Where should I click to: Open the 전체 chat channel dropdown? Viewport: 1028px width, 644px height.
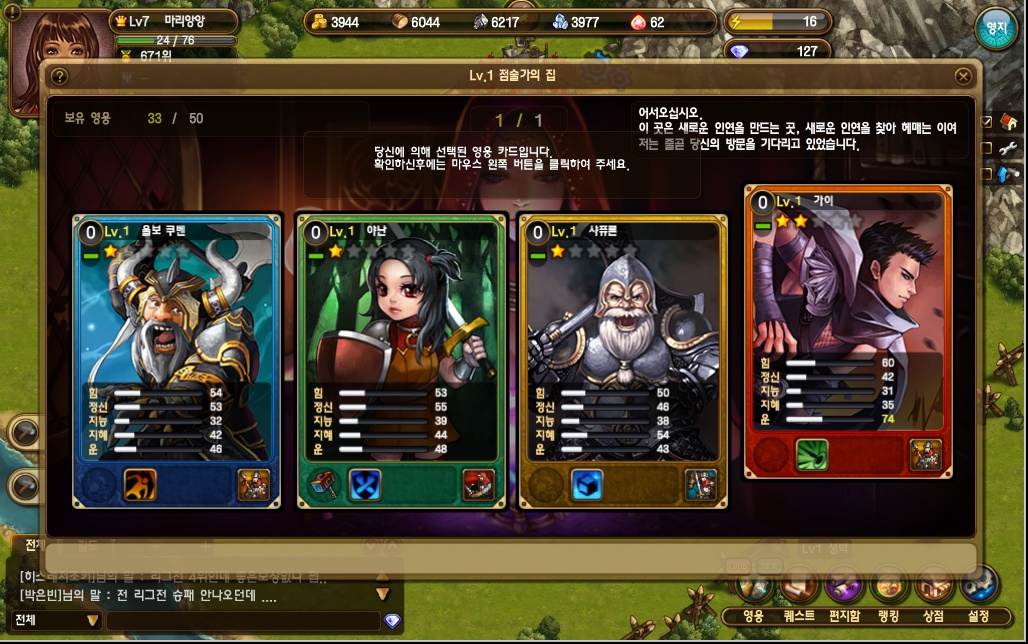coord(55,620)
